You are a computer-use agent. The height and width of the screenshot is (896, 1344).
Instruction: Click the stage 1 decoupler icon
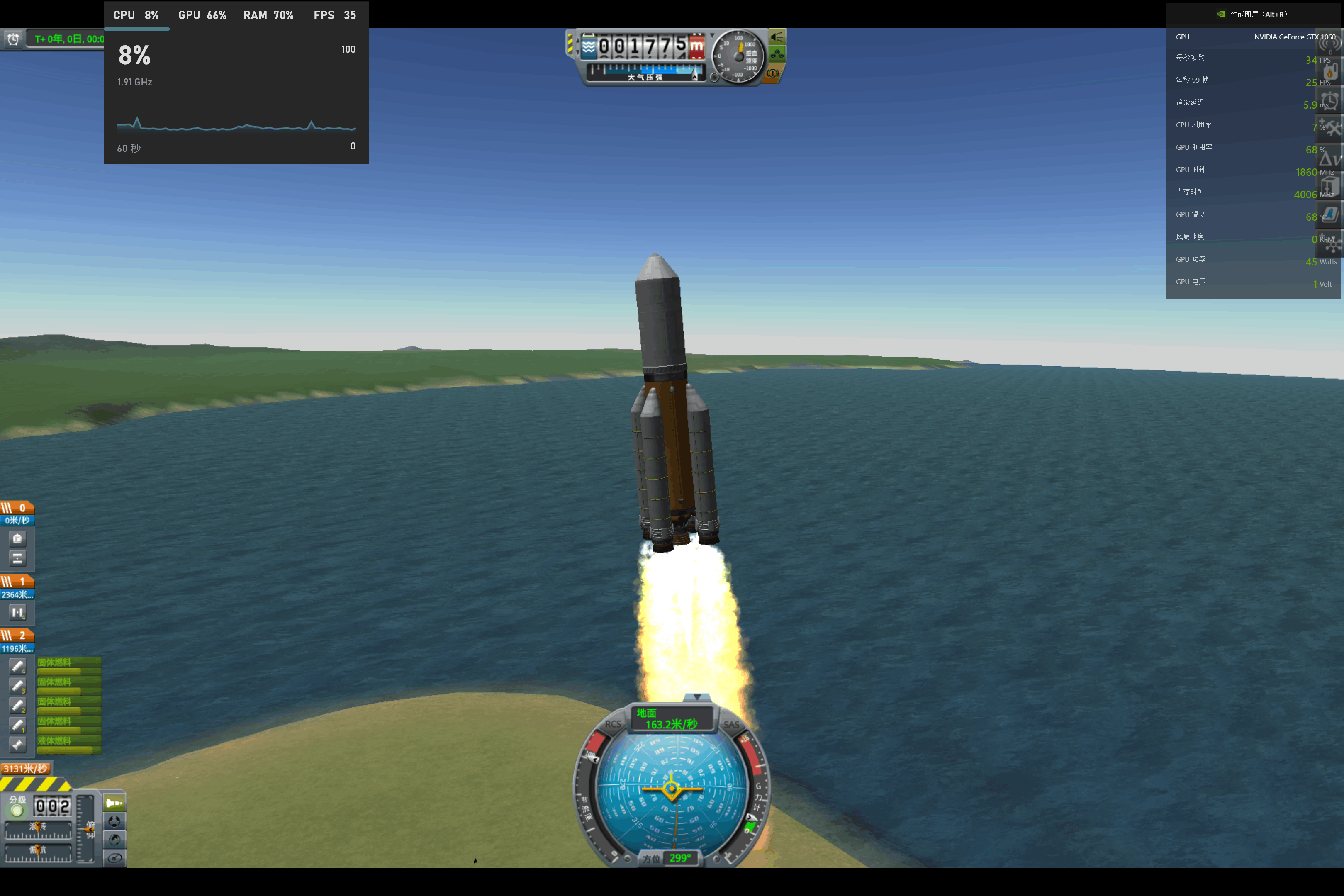(x=17, y=613)
